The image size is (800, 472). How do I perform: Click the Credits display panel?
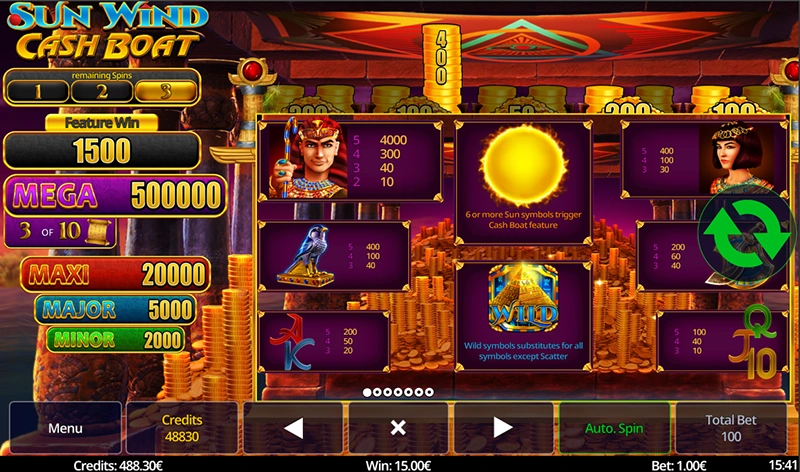182,428
